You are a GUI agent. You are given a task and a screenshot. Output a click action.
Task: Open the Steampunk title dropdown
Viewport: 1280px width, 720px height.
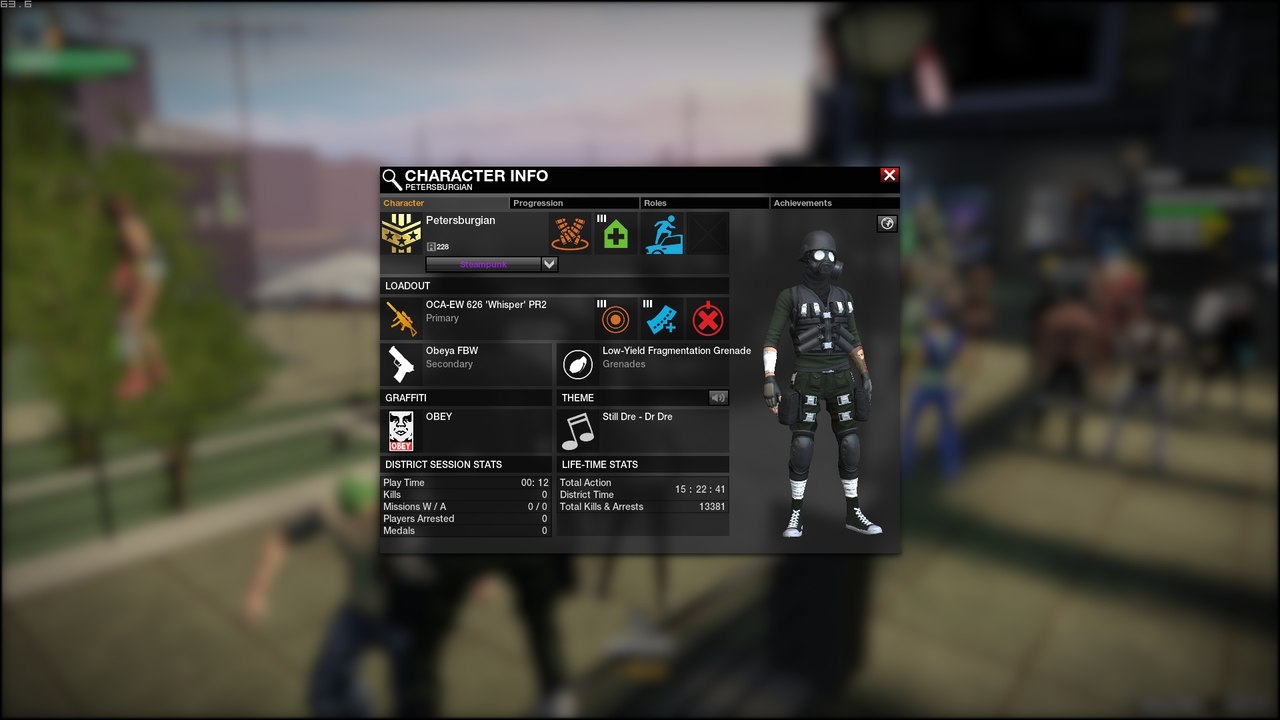point(549,264)
